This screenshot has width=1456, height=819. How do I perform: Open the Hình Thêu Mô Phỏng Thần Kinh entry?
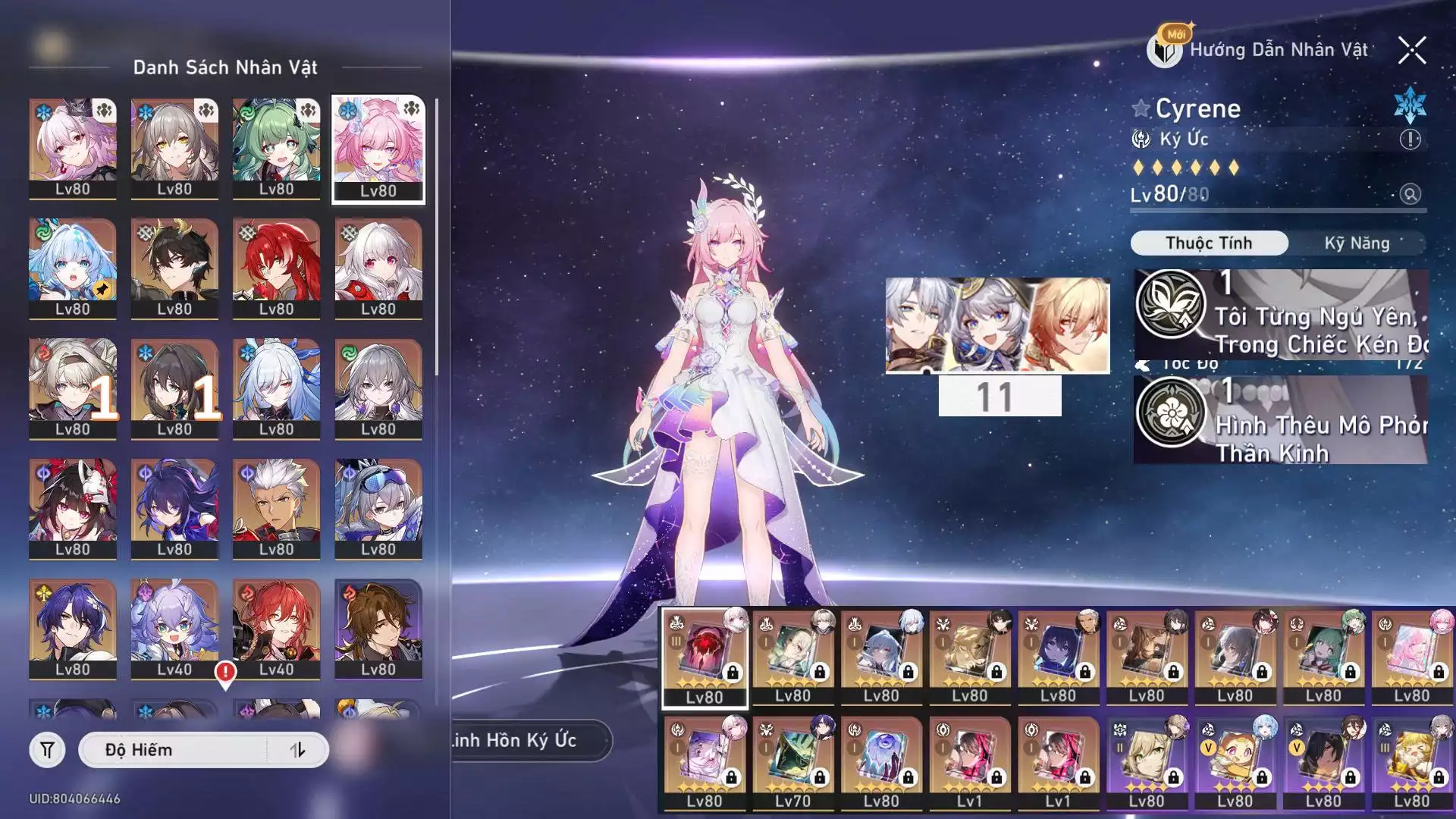click(1280, 421)
